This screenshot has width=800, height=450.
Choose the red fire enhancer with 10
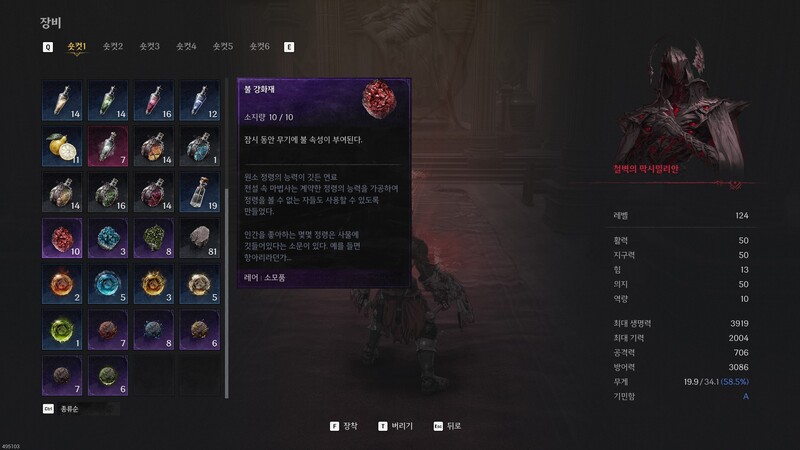61,238
